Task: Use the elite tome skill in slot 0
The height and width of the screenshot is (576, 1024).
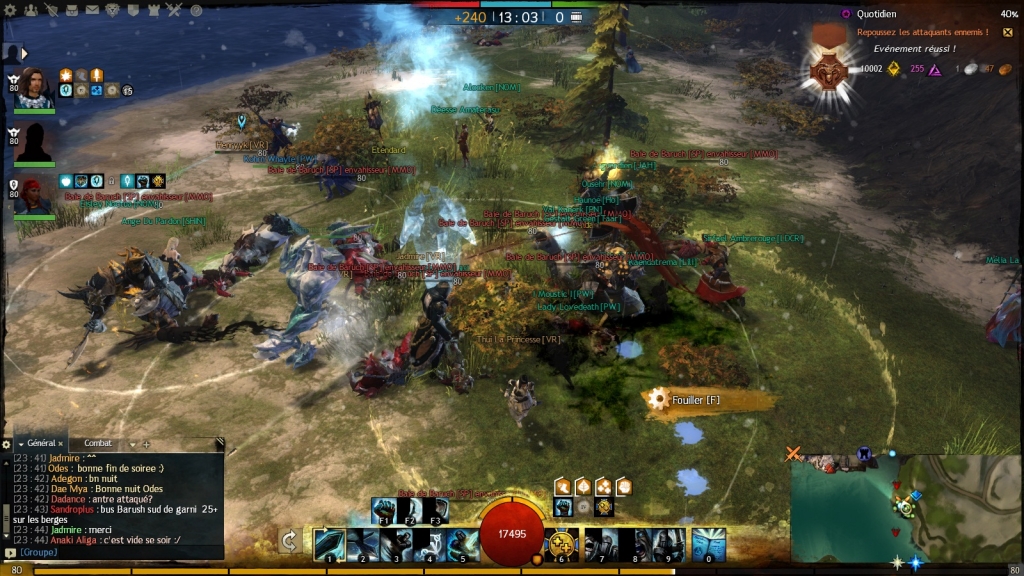Action: (708, 544)
